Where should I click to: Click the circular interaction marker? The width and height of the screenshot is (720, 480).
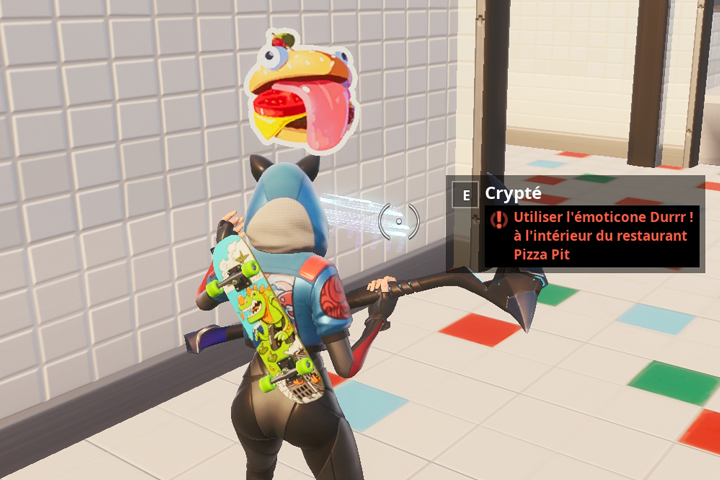coord(399,219)
